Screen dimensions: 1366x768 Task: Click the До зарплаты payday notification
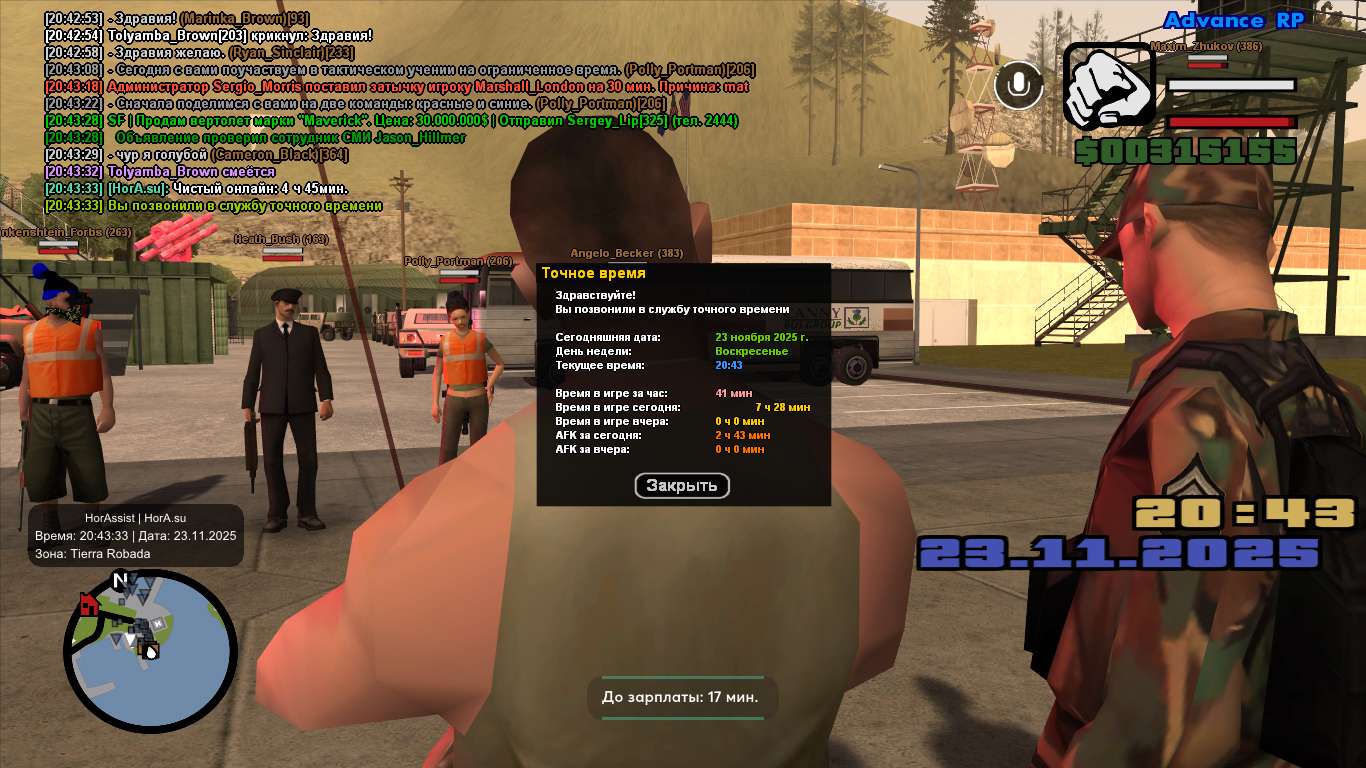pos(681,697)
